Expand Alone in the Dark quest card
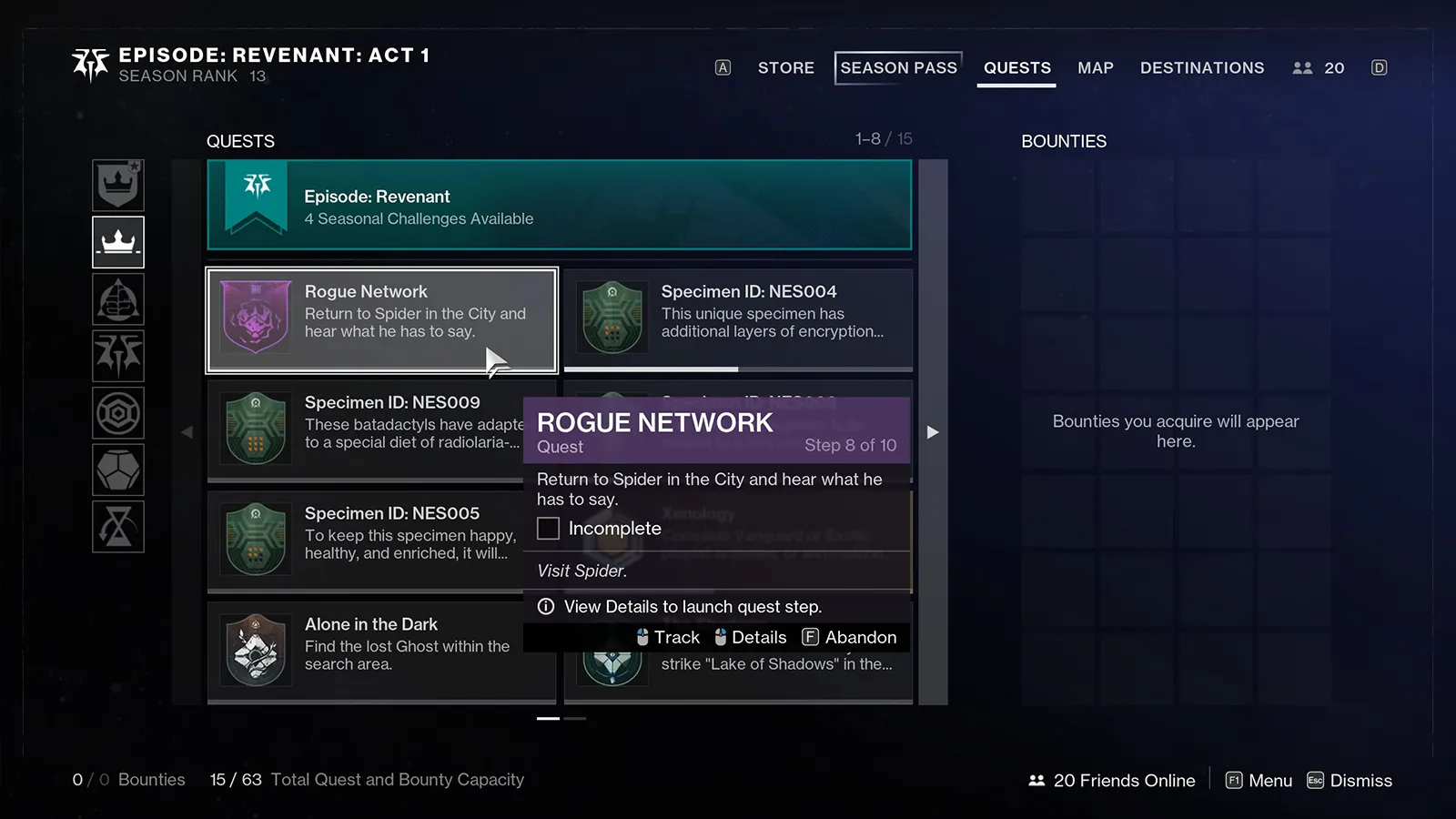 pos(380,648)
